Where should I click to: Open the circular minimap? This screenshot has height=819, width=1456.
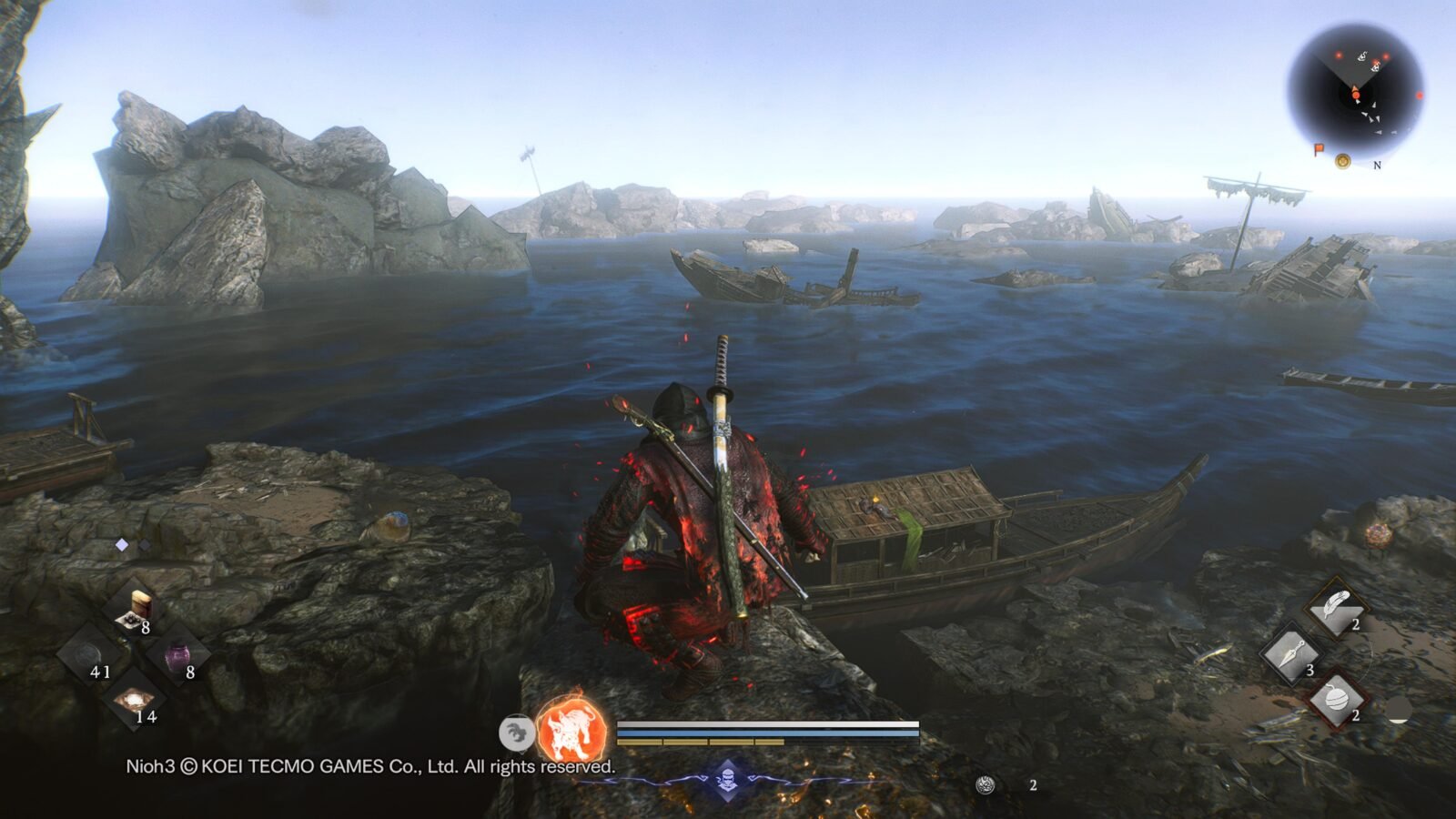pyautogui.click(x=1355, y=89)
